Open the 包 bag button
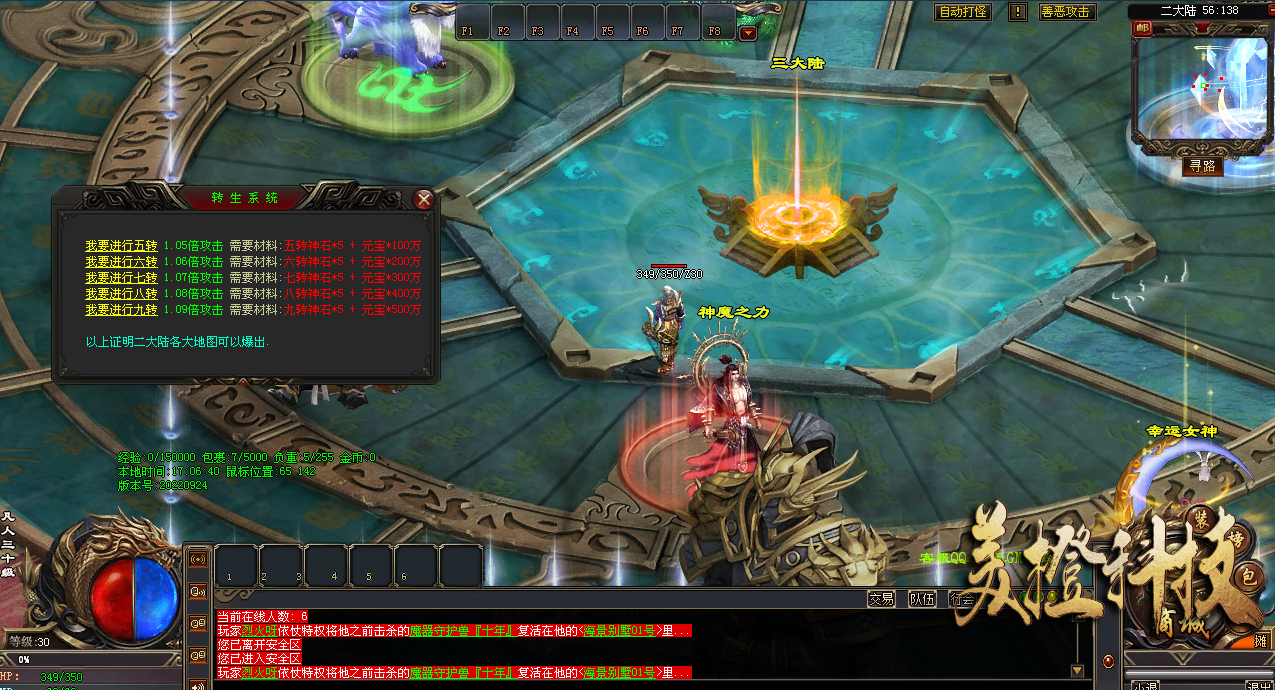 pos(1248,576)
